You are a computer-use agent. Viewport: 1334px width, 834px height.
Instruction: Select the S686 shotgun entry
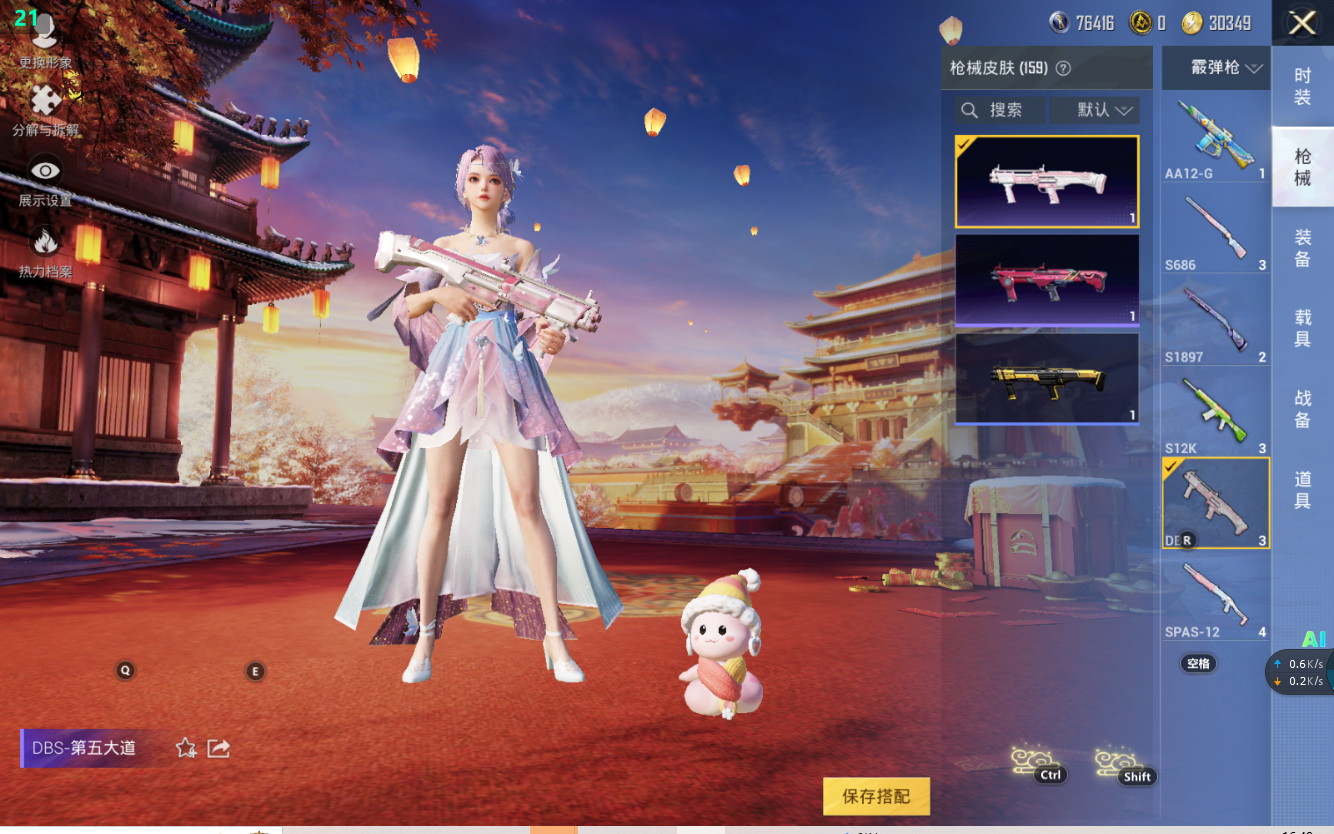point(1215,231)
